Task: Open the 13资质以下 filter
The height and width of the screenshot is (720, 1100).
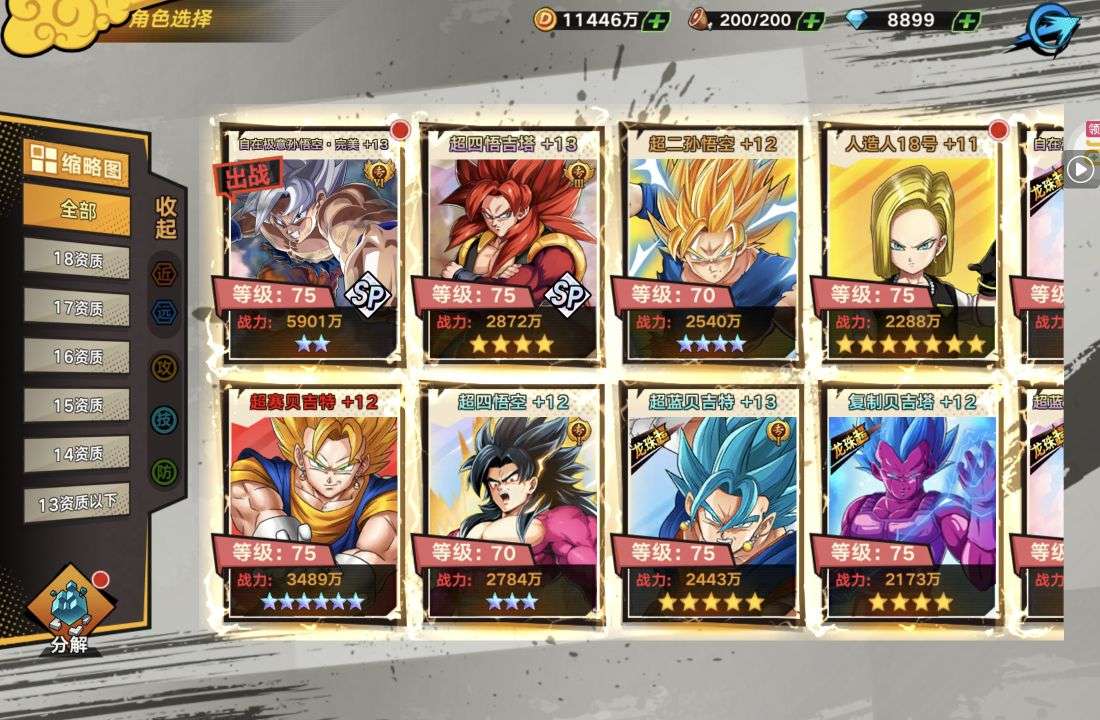Action: [77, 502]
